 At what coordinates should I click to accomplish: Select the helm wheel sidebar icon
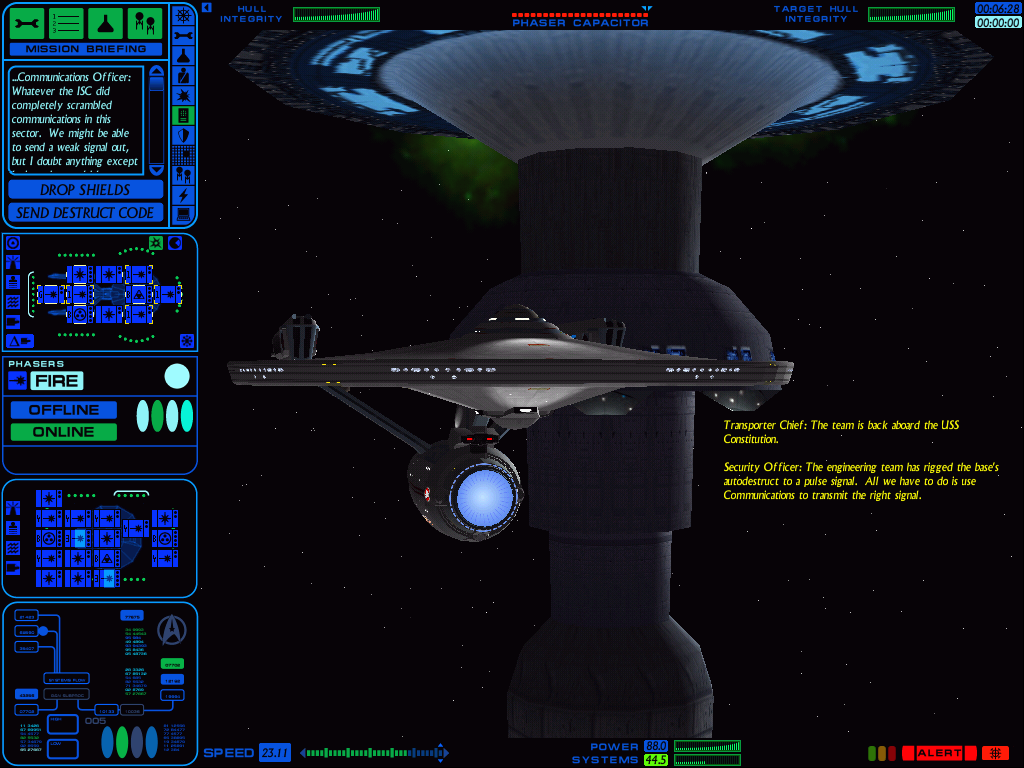click(x=183, y=15)
